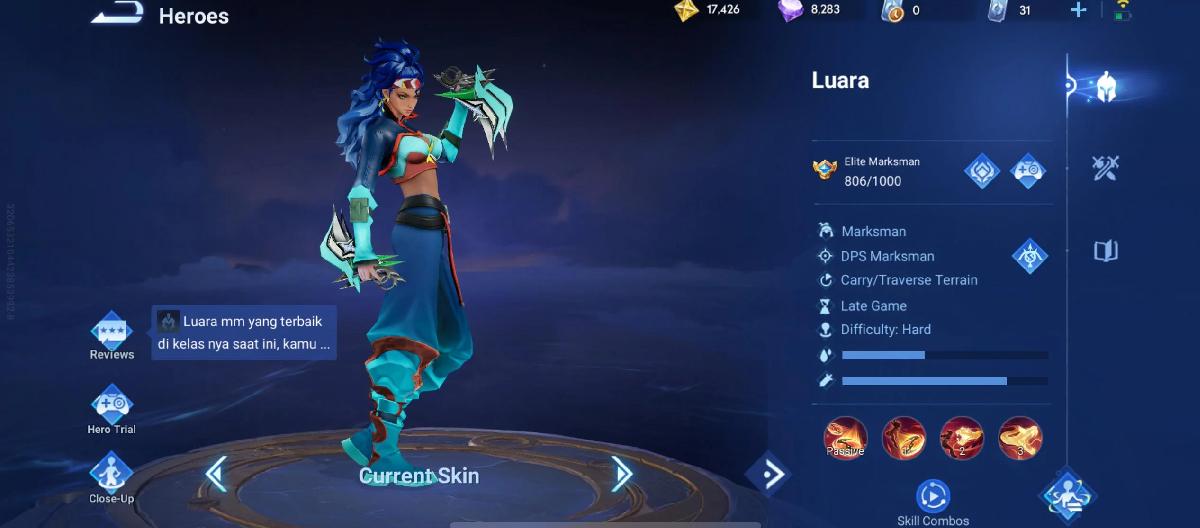
Task: Go back from the Heroes screen
Action: (x=116, y=13)
